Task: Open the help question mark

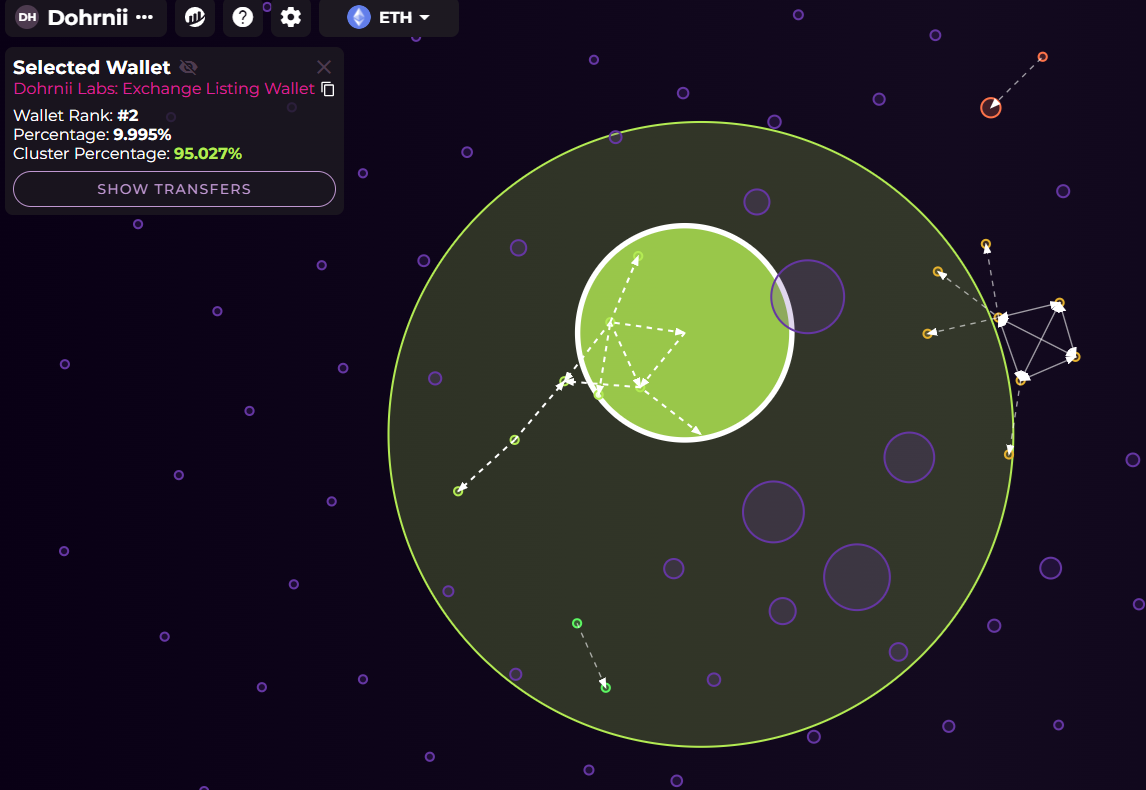Action: 243,17
